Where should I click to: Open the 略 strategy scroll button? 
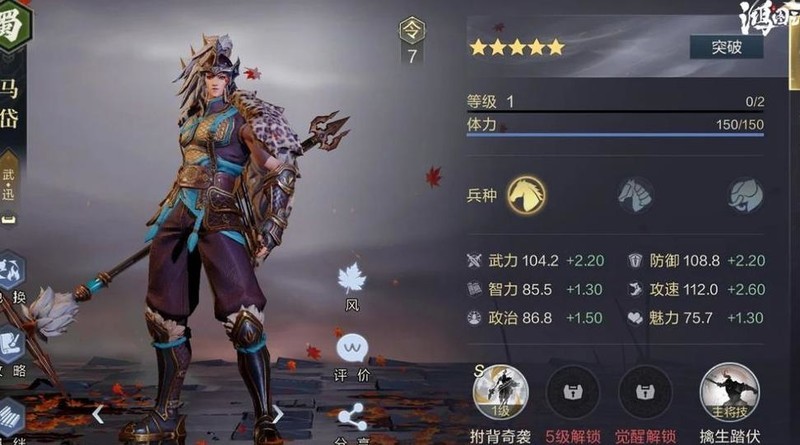point(10,345)
